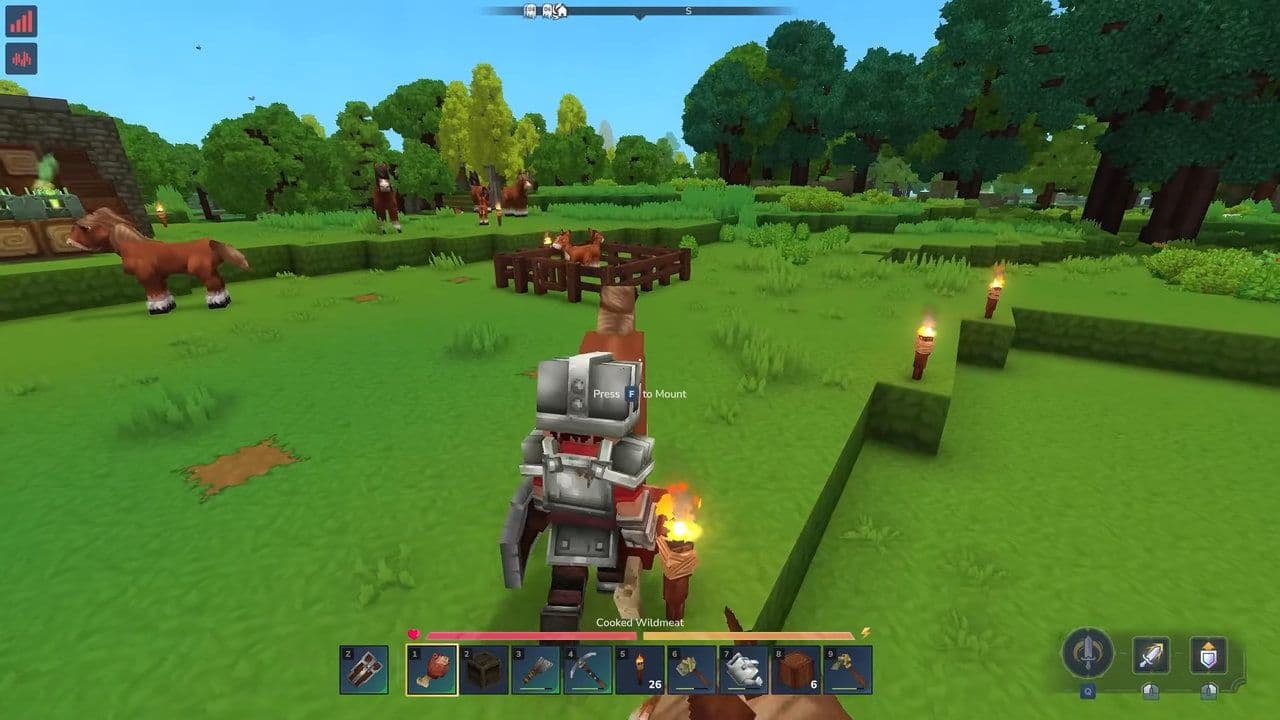1280x720 pixels.
Task: Equip the hatchet in hotbar slot 3
Action: pyautogui.click(x=536, y=670)
